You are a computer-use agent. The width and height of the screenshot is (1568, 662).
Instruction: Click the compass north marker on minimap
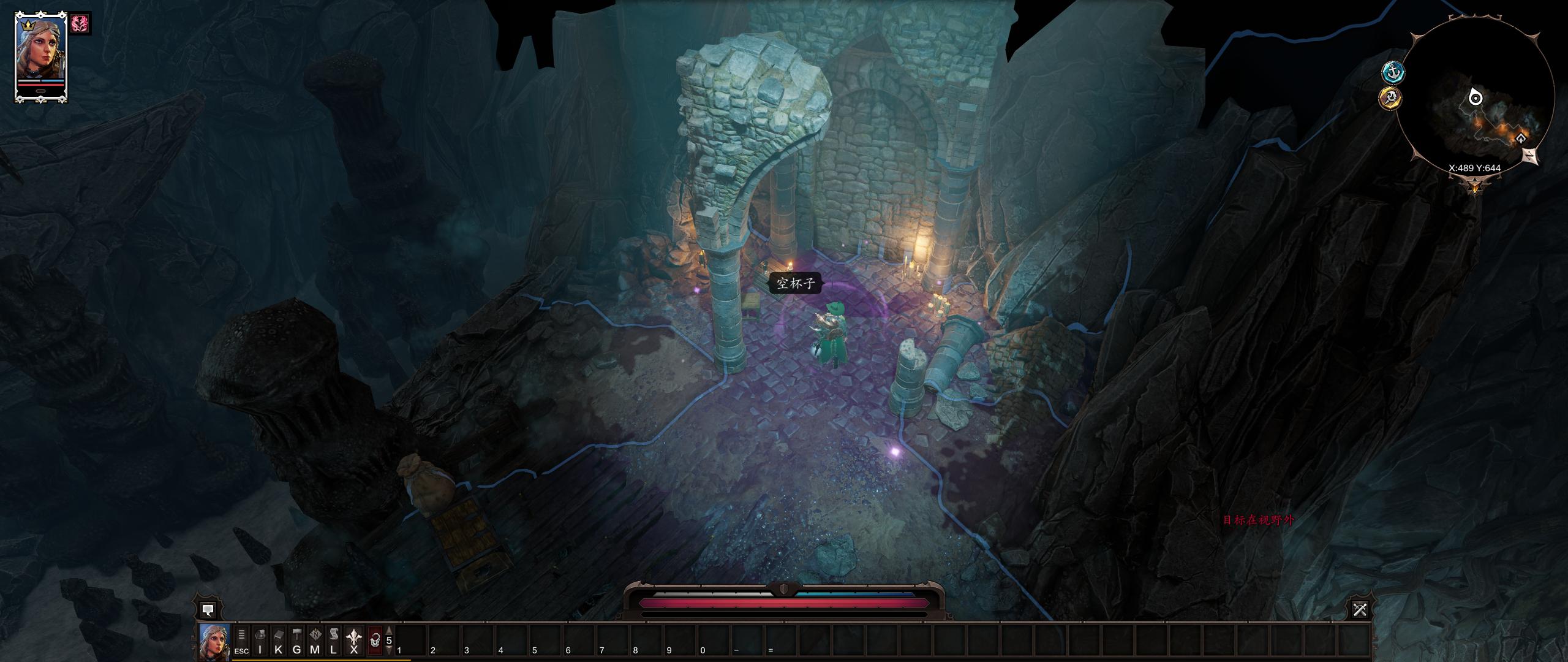tap(1531, 156)
